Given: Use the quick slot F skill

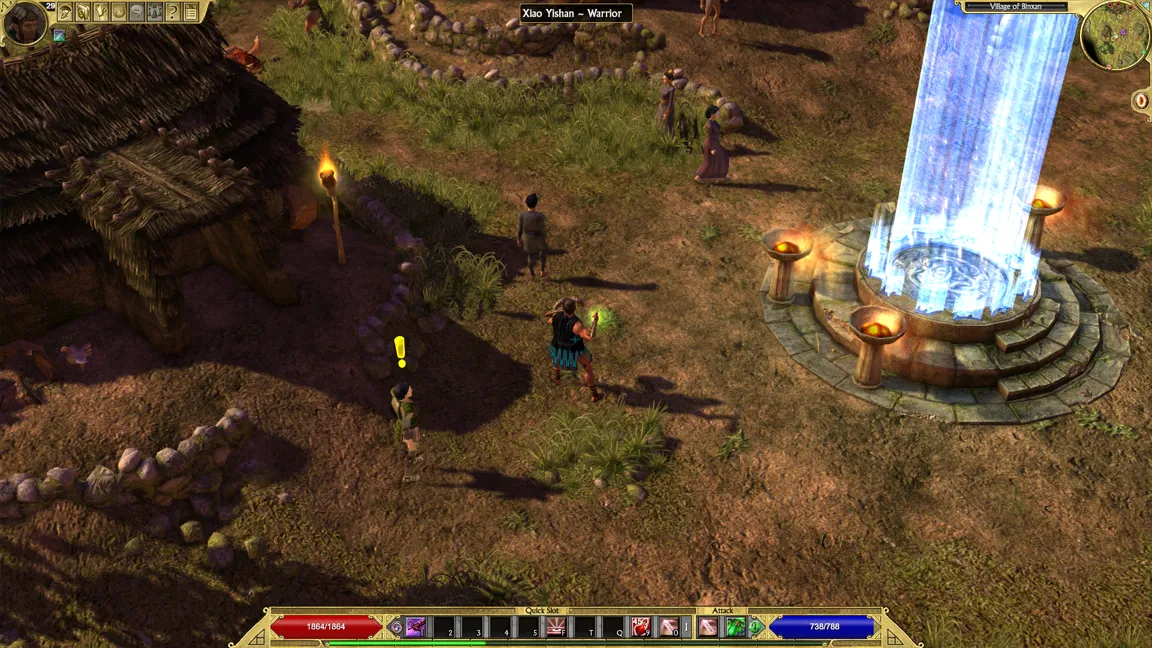Looking at the screenshot, I should 556,627.
